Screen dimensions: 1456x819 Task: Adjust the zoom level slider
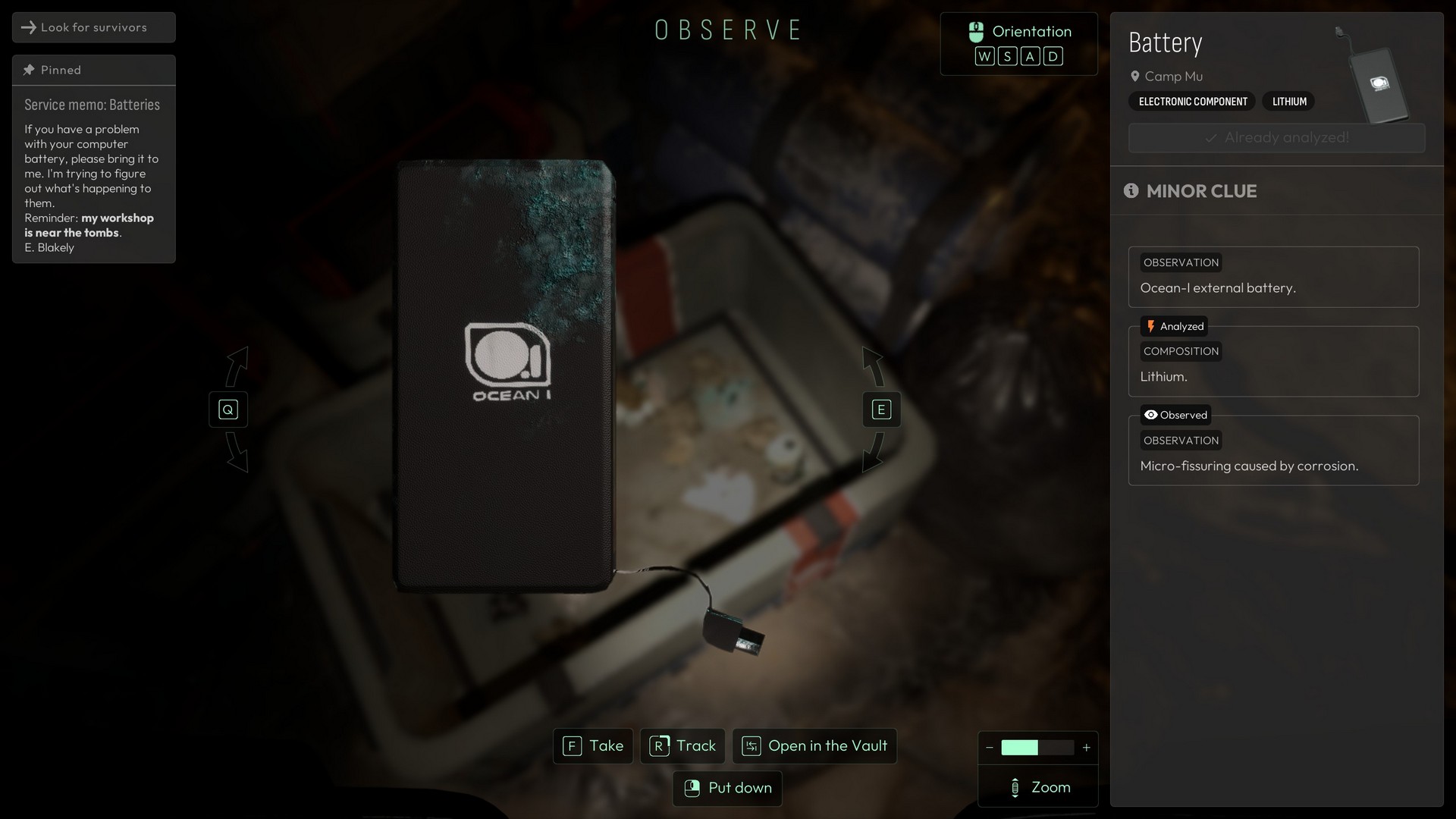tap(1037, 748)
